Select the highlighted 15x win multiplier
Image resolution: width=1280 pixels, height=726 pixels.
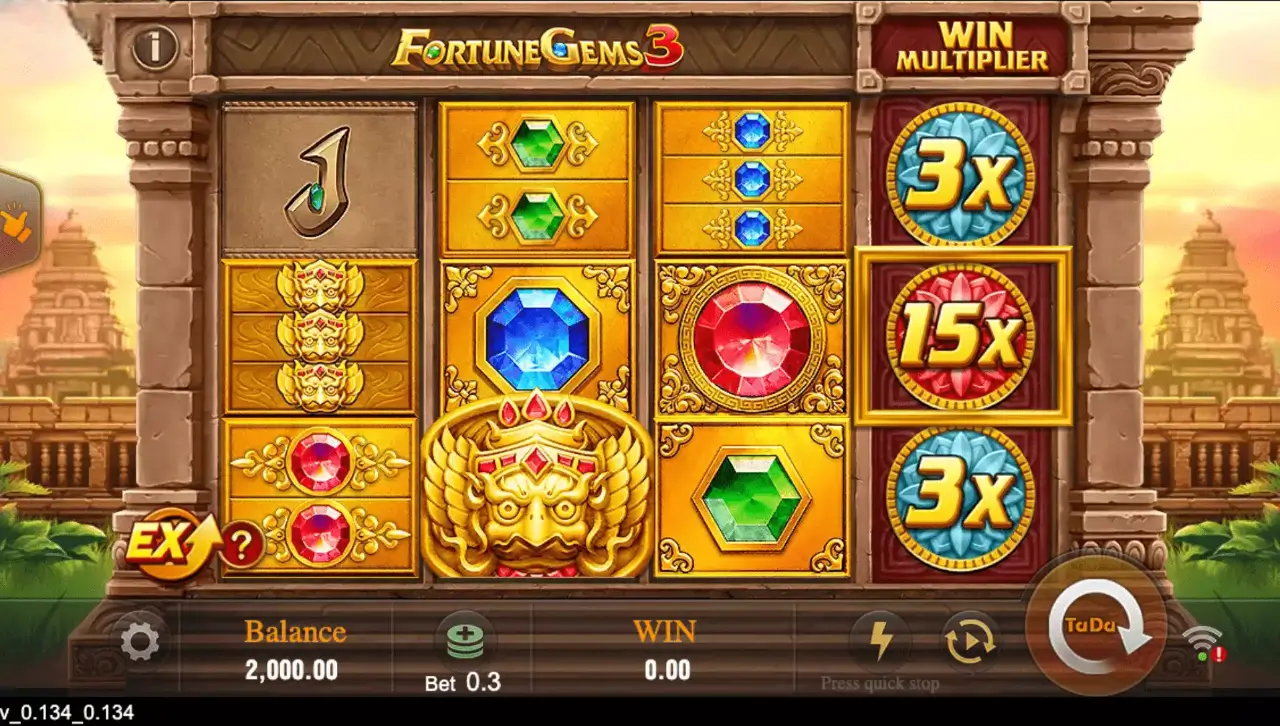tap(963, 336)
